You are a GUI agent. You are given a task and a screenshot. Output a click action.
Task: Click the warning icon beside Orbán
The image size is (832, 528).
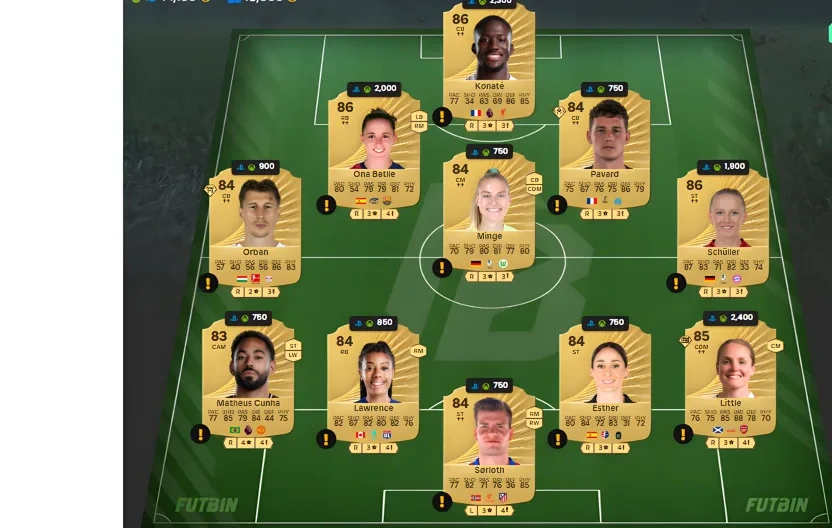(208, 283)
